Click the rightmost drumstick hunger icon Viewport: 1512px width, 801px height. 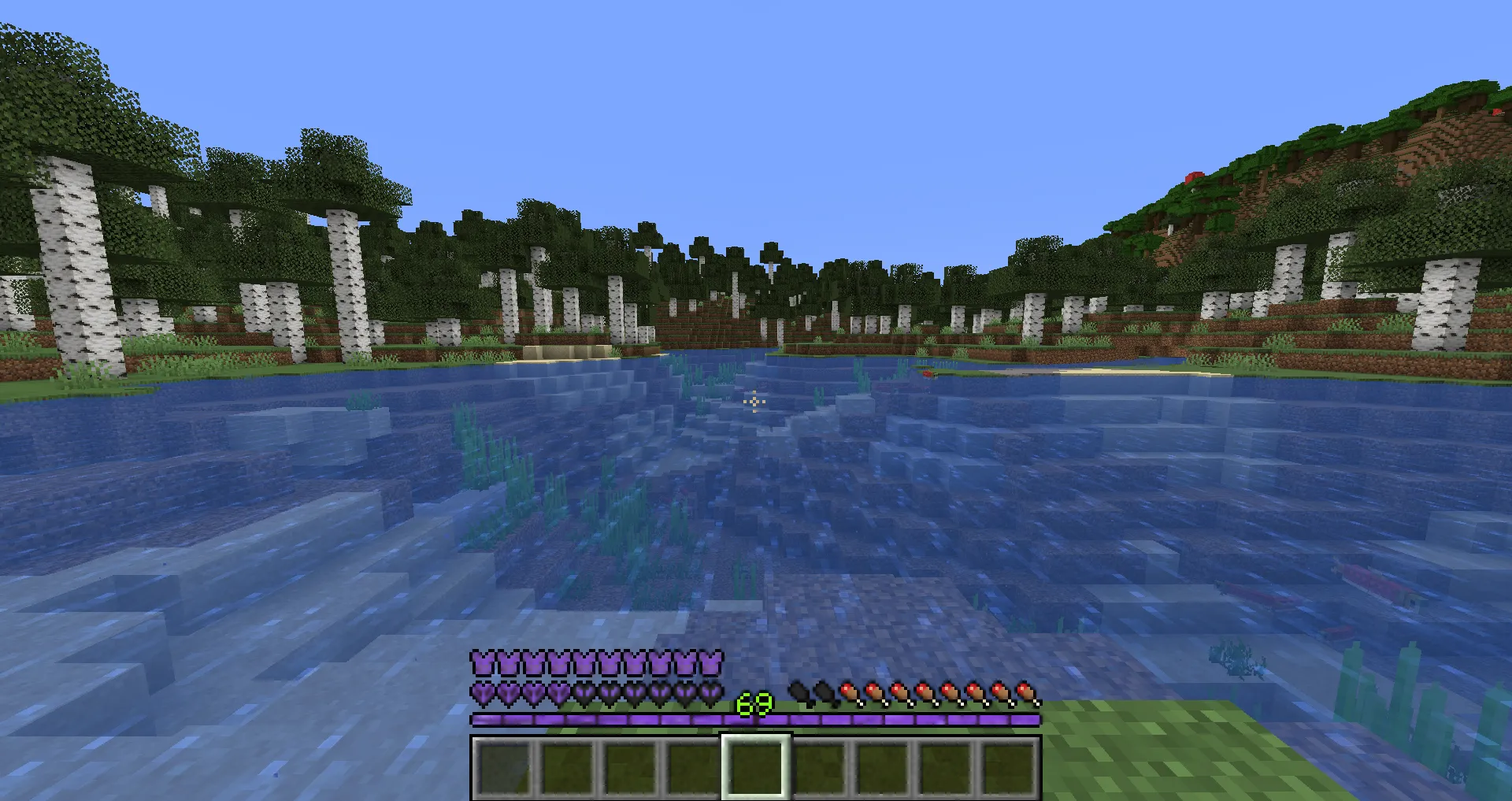(x=1026, y=693)
